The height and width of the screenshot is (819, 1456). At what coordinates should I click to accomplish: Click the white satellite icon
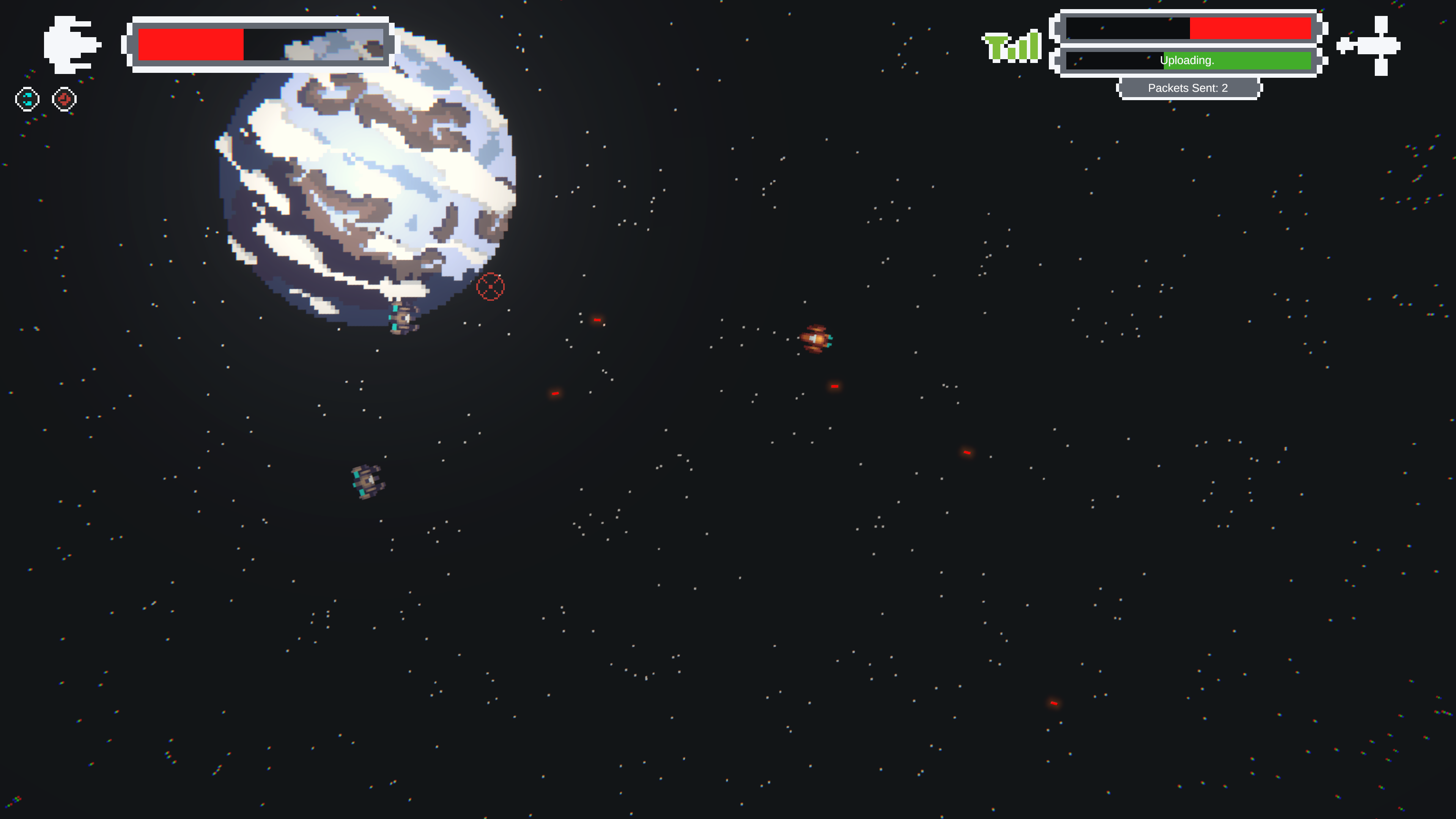[1369, 45]
